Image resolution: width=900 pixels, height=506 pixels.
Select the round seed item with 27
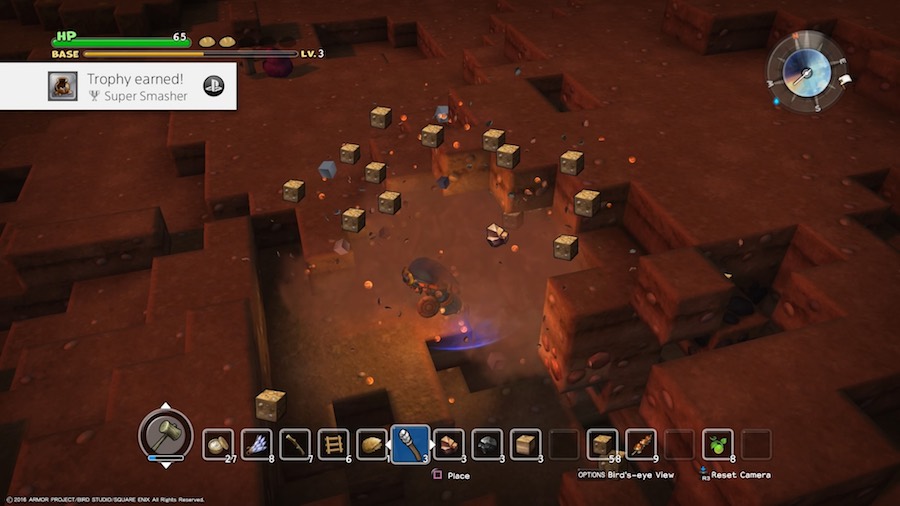218,444
